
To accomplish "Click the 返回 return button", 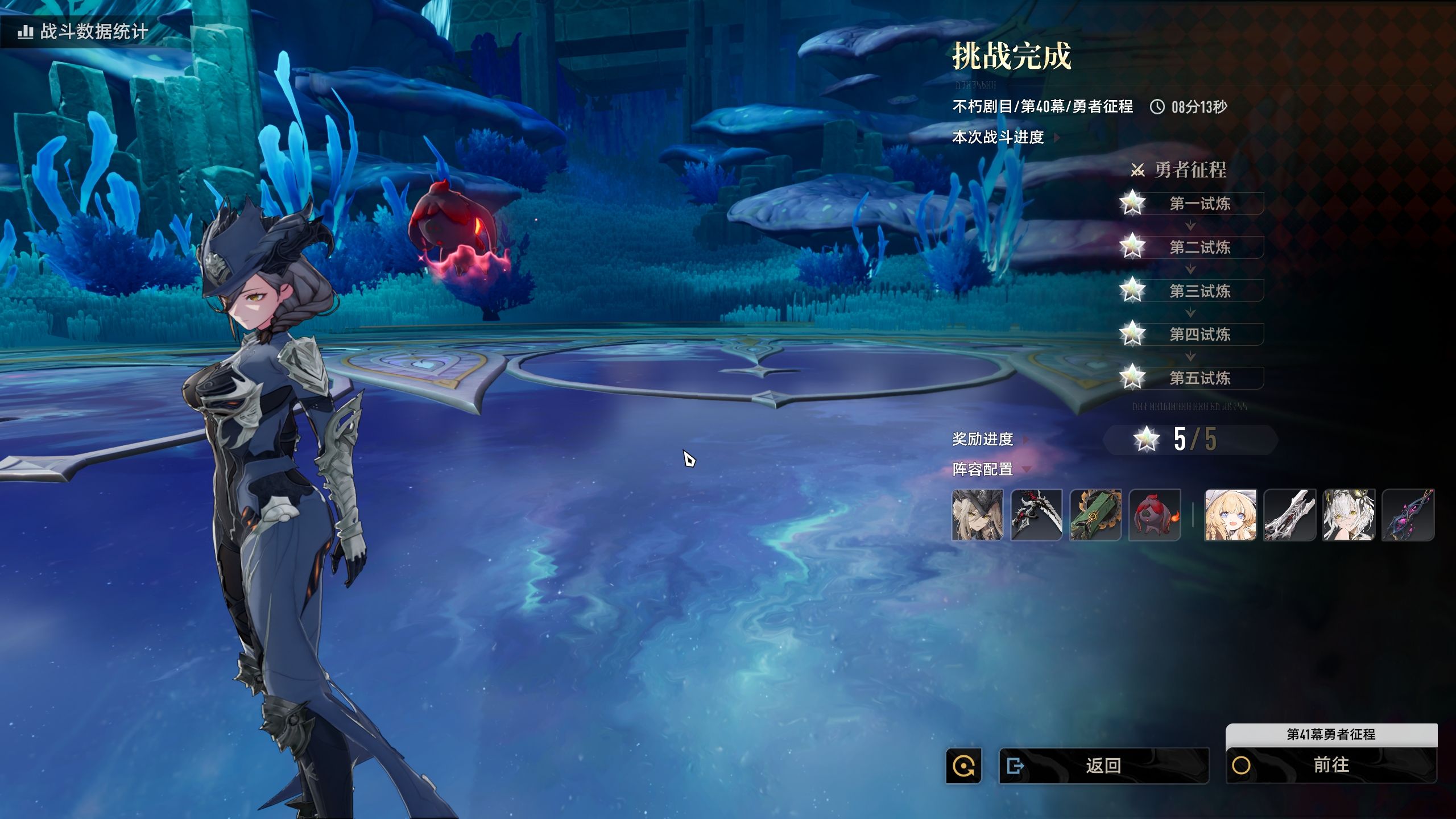I will pyautogui.click(x=1103, y=766).
